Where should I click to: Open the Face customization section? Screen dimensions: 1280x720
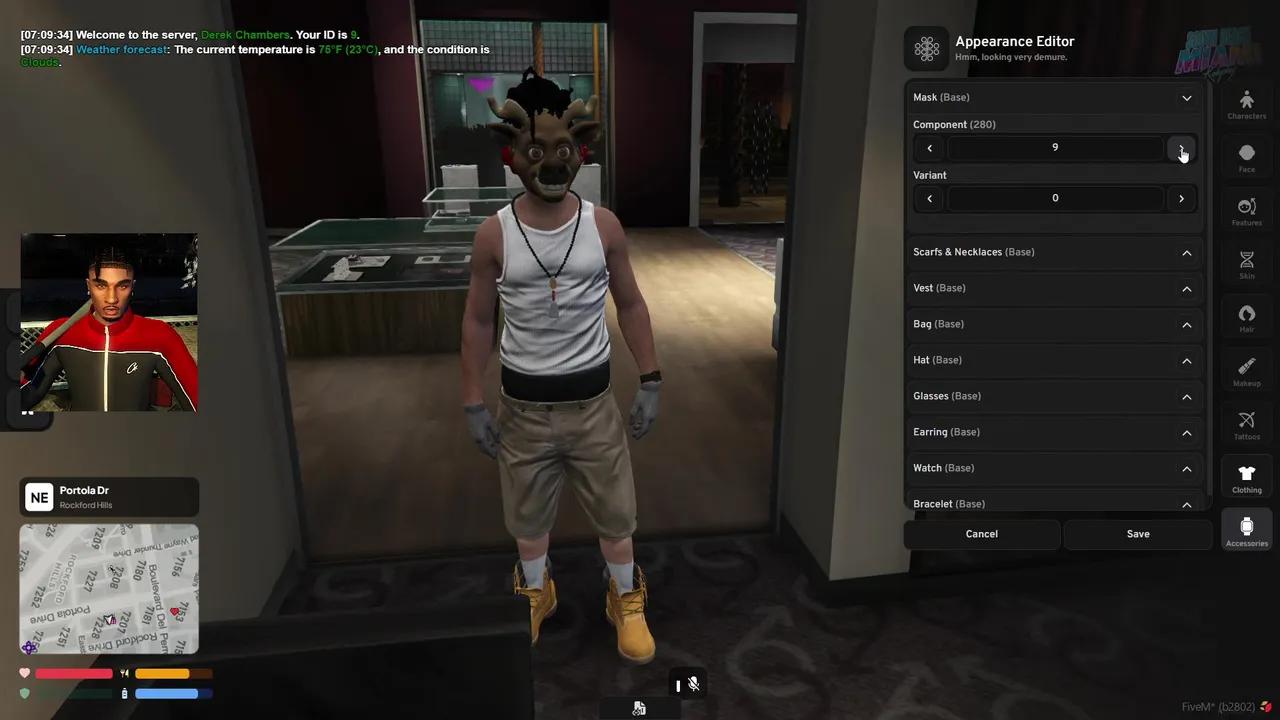[1246, 158]
